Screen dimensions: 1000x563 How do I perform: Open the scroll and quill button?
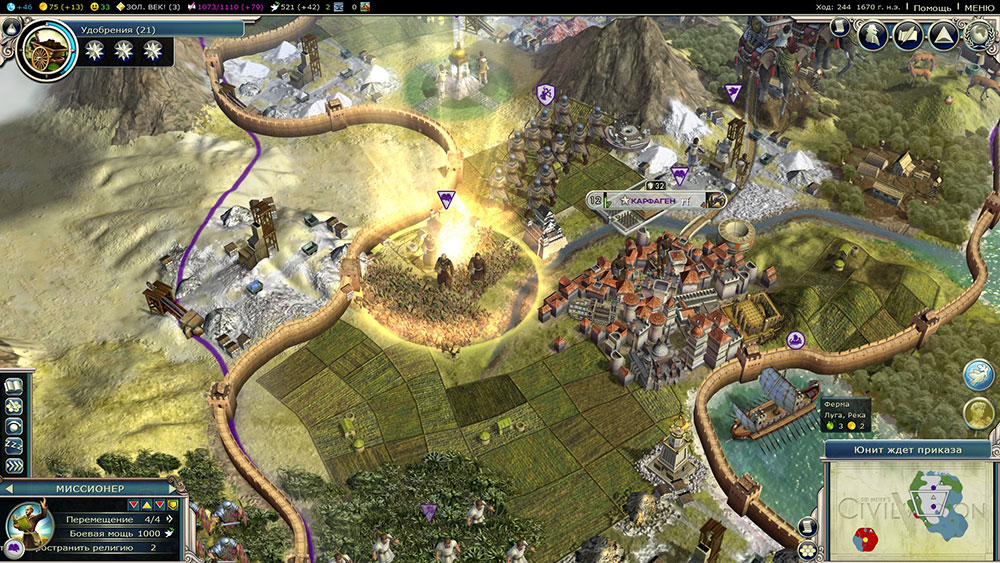pyautogui.click(x=908, y=35)
